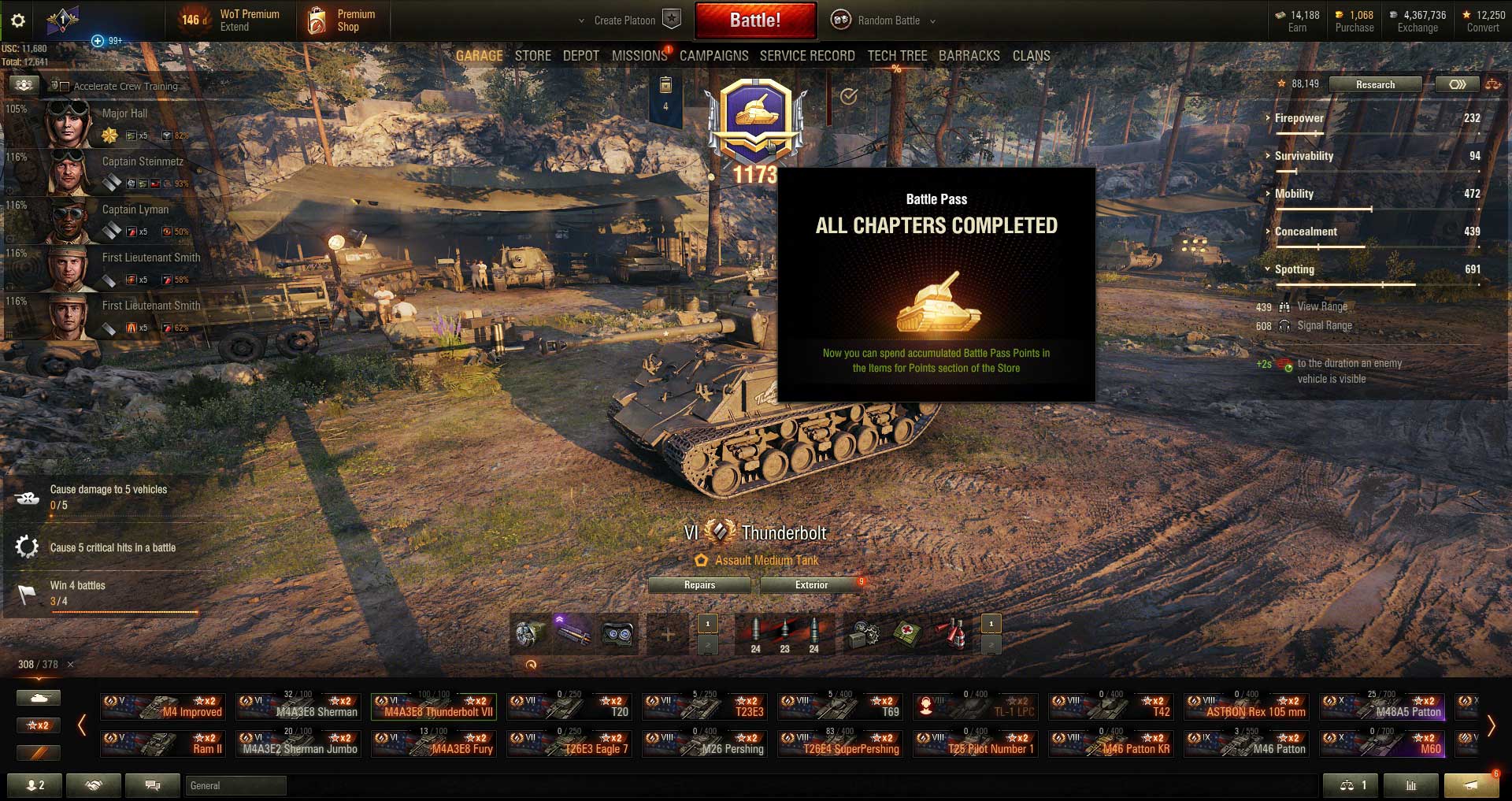Screen dimensions: 1512x801
Task: Open the BARRACKS section
Action: (x=969, y=56)
